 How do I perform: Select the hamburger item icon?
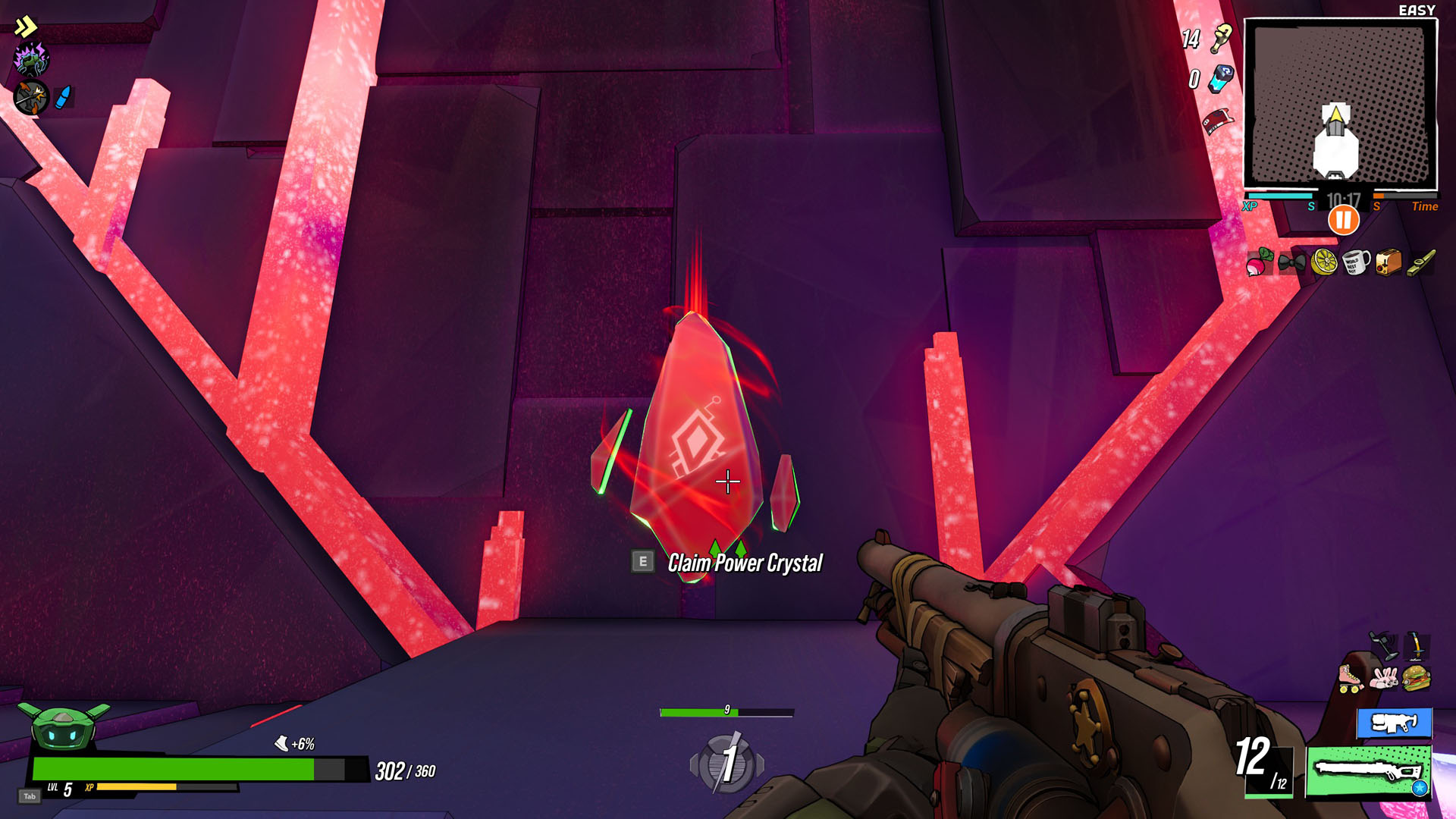click(1416, 677)
